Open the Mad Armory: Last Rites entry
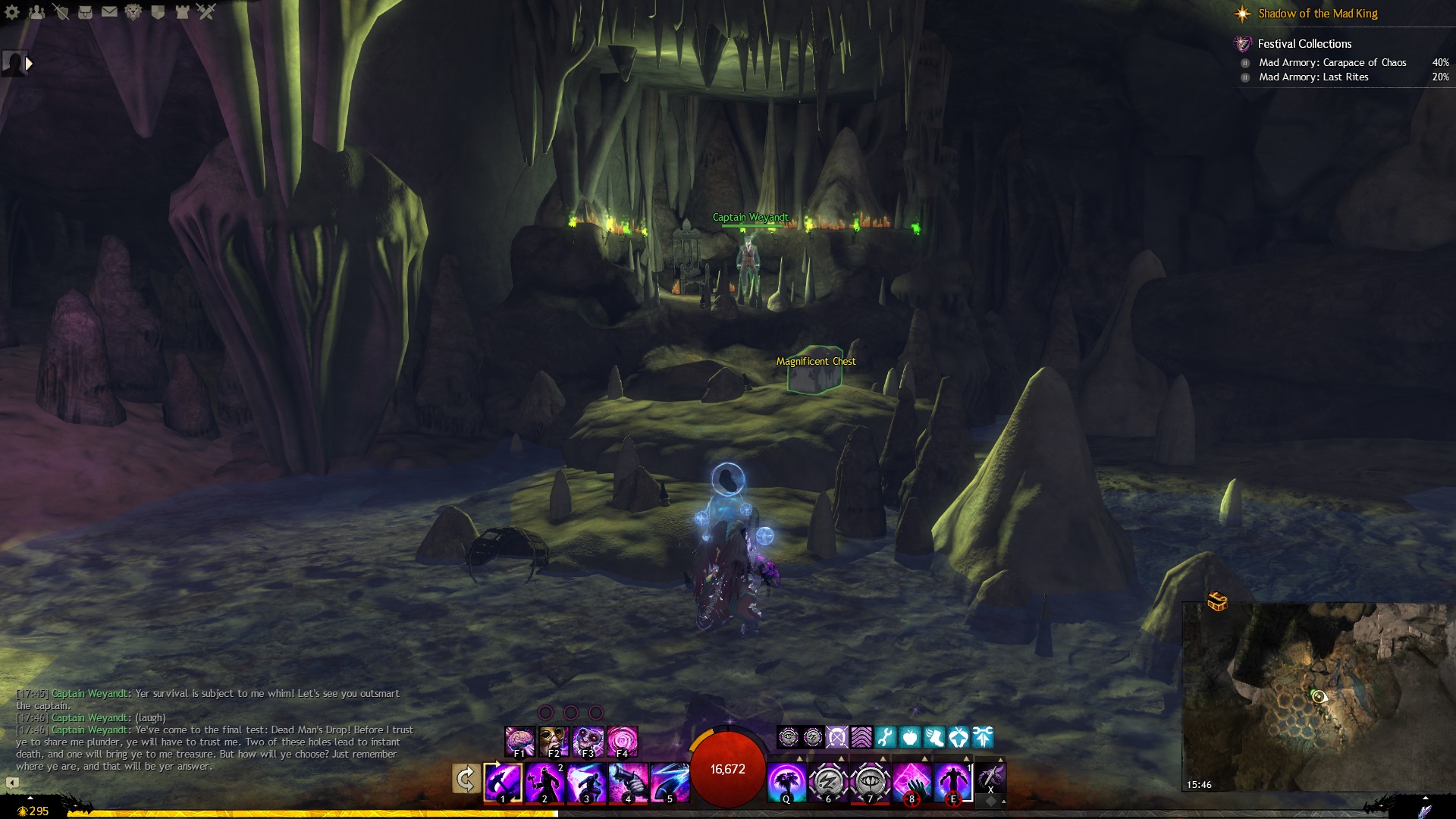The height and width of the screenshot is (819, 1456). (x=1313, y=77)
